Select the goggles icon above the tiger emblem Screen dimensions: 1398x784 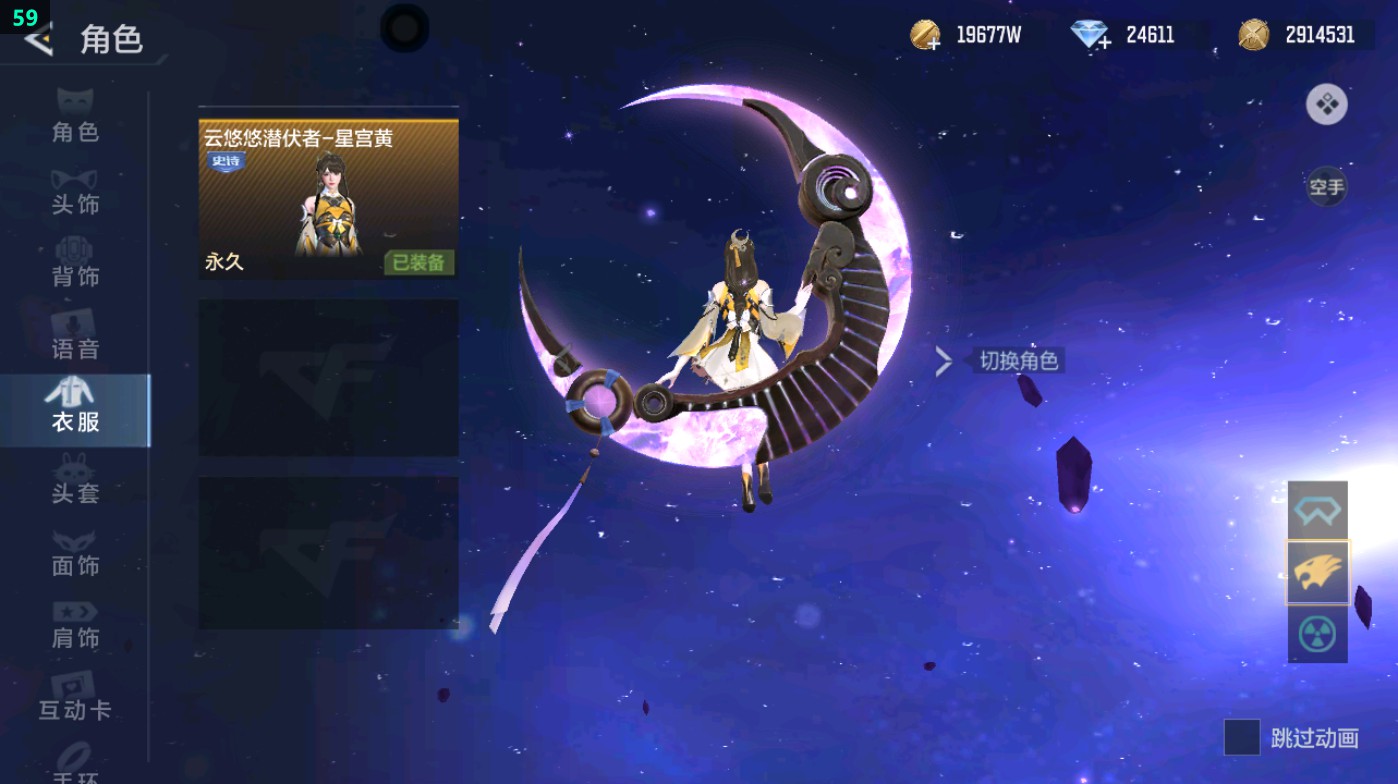click(1317, 509)
